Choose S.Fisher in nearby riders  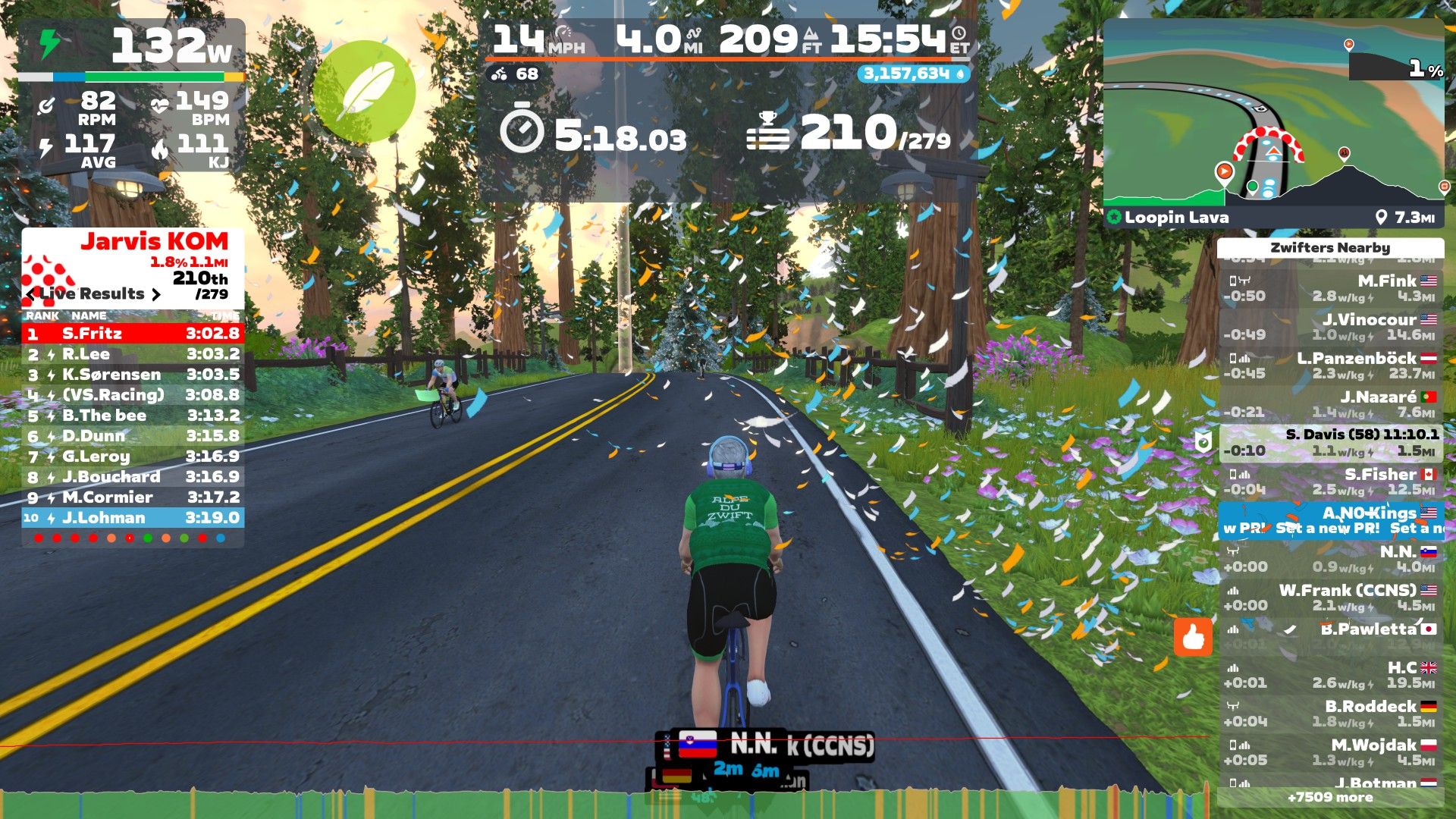point(1331,482)
